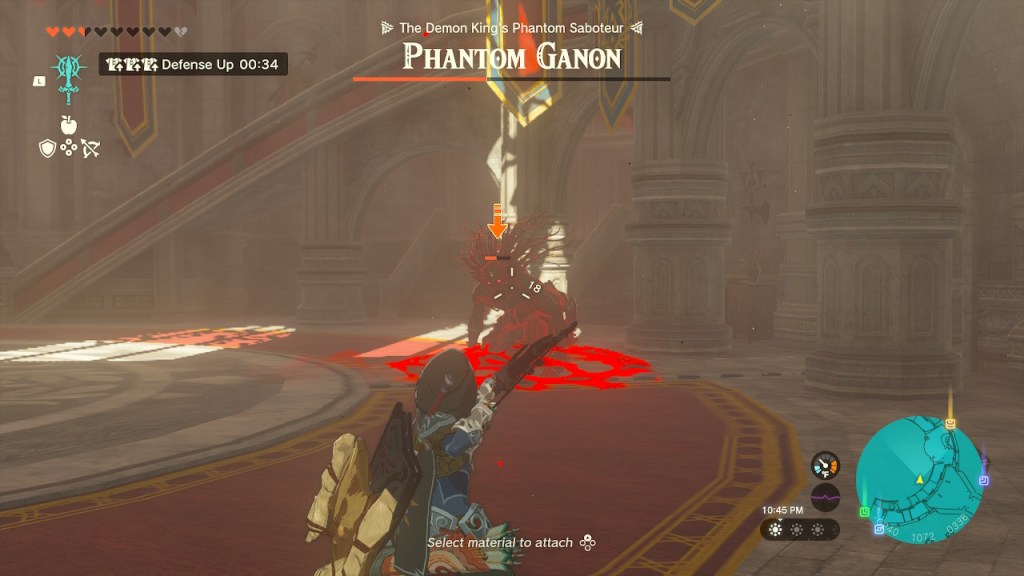Viewport: 1024px width, 576px height.
Task: Select the purple marker on the minimap edge
Action: (x=984, y=480)
